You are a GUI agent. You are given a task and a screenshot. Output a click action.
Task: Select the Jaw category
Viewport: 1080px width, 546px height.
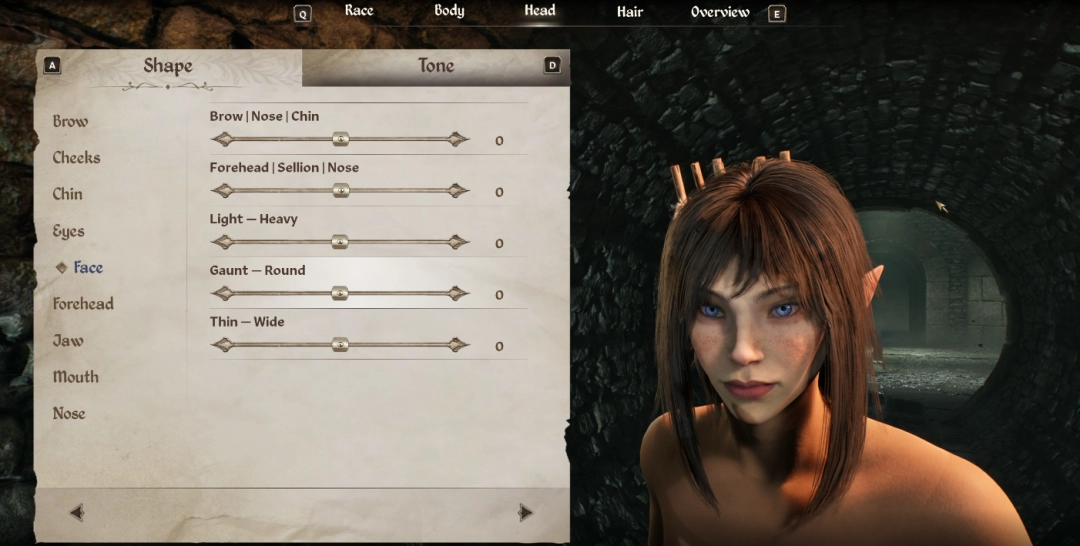tap(68, 341)
